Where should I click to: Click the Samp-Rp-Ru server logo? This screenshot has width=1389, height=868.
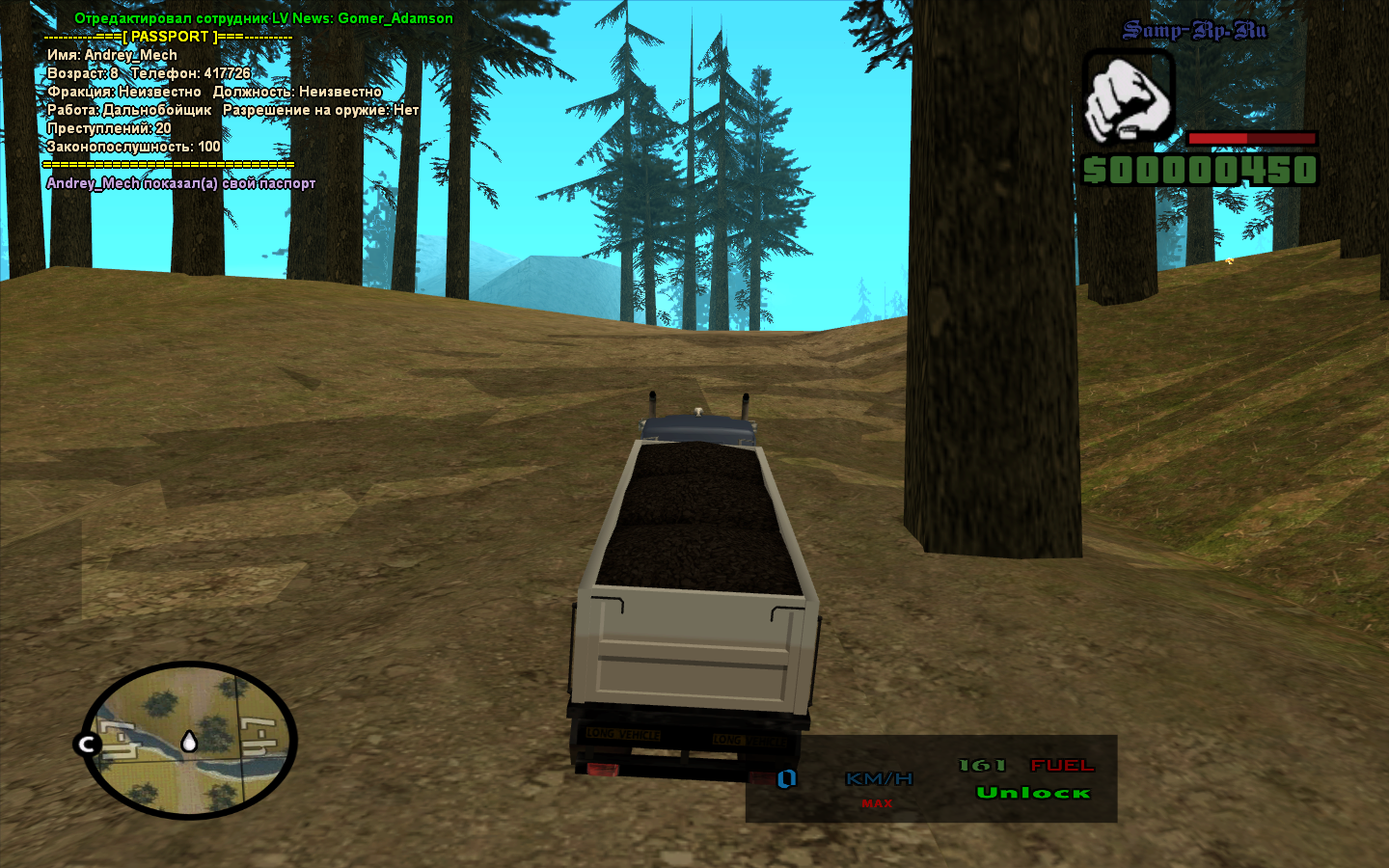pyautogui.click(x=1194, y=31)
